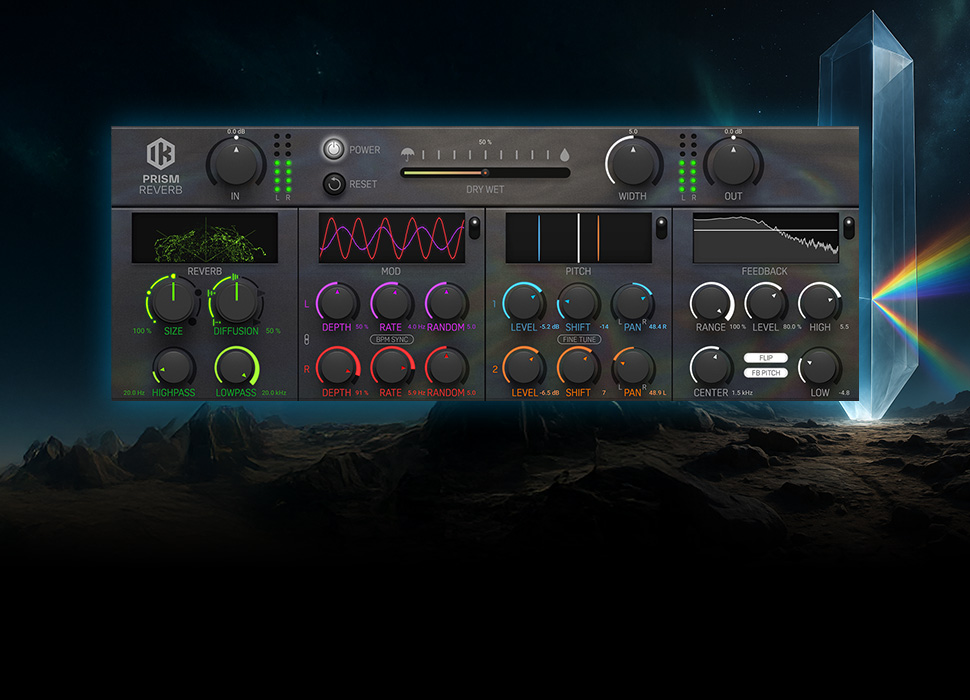Image resolution: width=970 pixels, height=700 pixels.
Task: Click the DRY WET slider handle
Action: tap(485, 172)
